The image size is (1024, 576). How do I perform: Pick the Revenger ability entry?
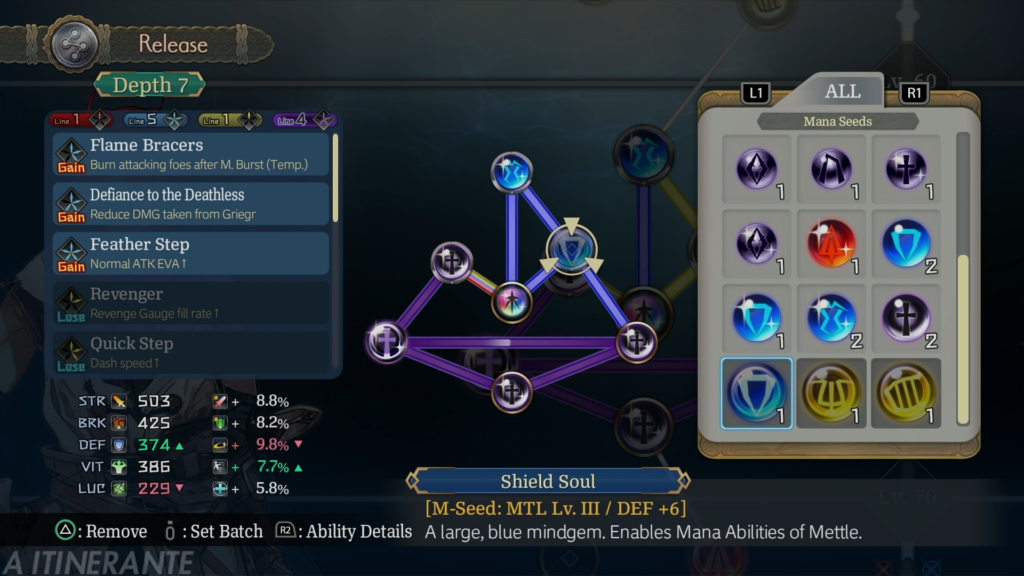(191, 302)
